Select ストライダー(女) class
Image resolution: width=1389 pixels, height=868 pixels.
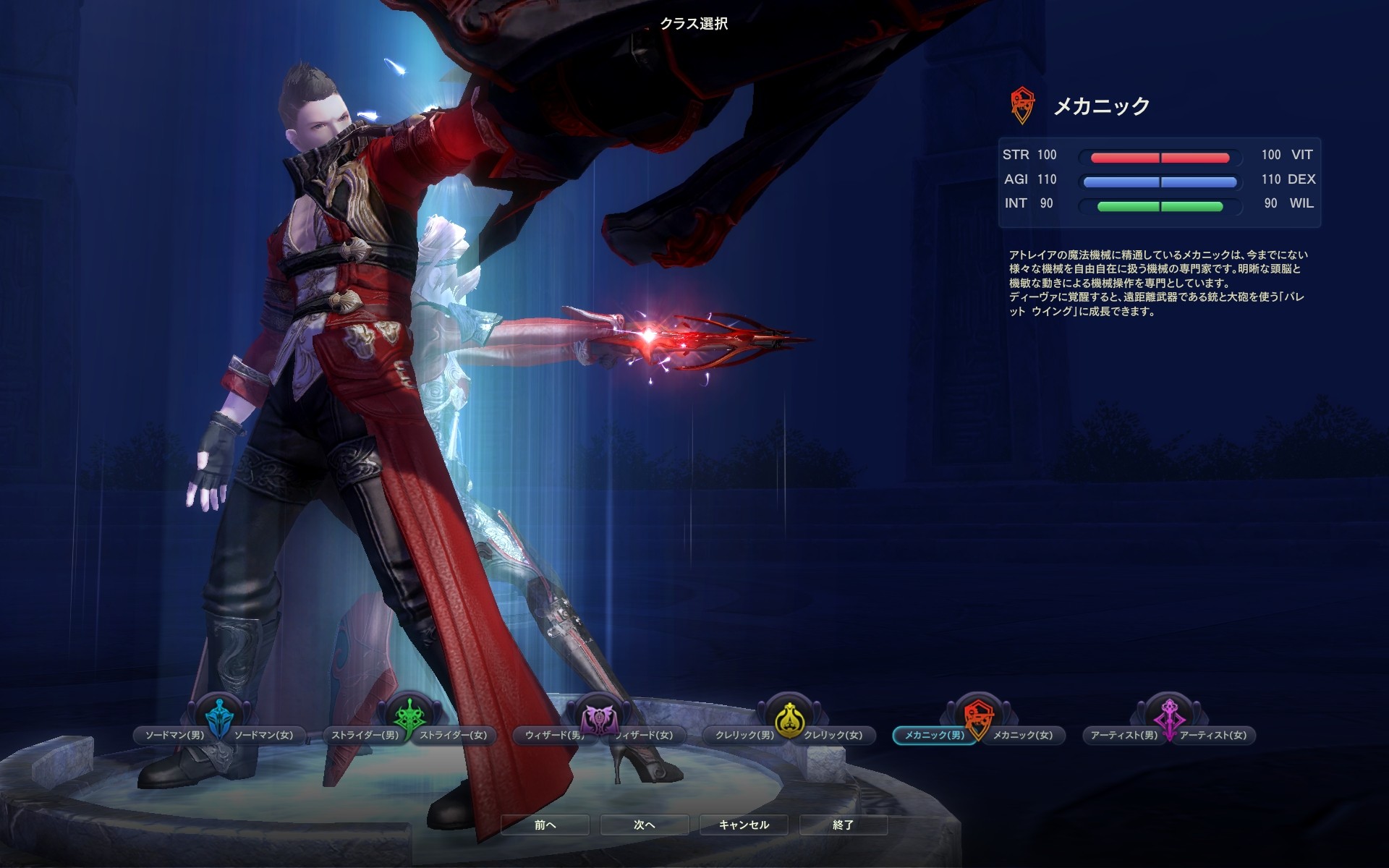(454, 735)
